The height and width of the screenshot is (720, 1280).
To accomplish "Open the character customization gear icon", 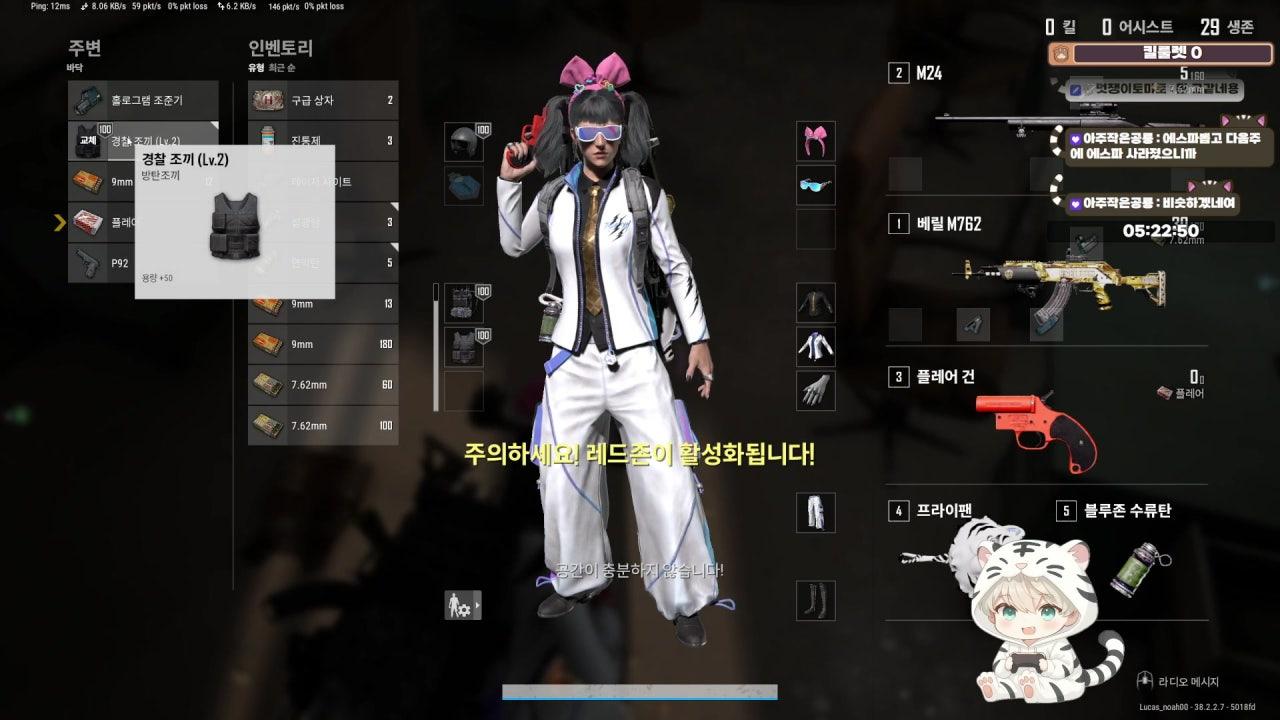I will [461, 606].
